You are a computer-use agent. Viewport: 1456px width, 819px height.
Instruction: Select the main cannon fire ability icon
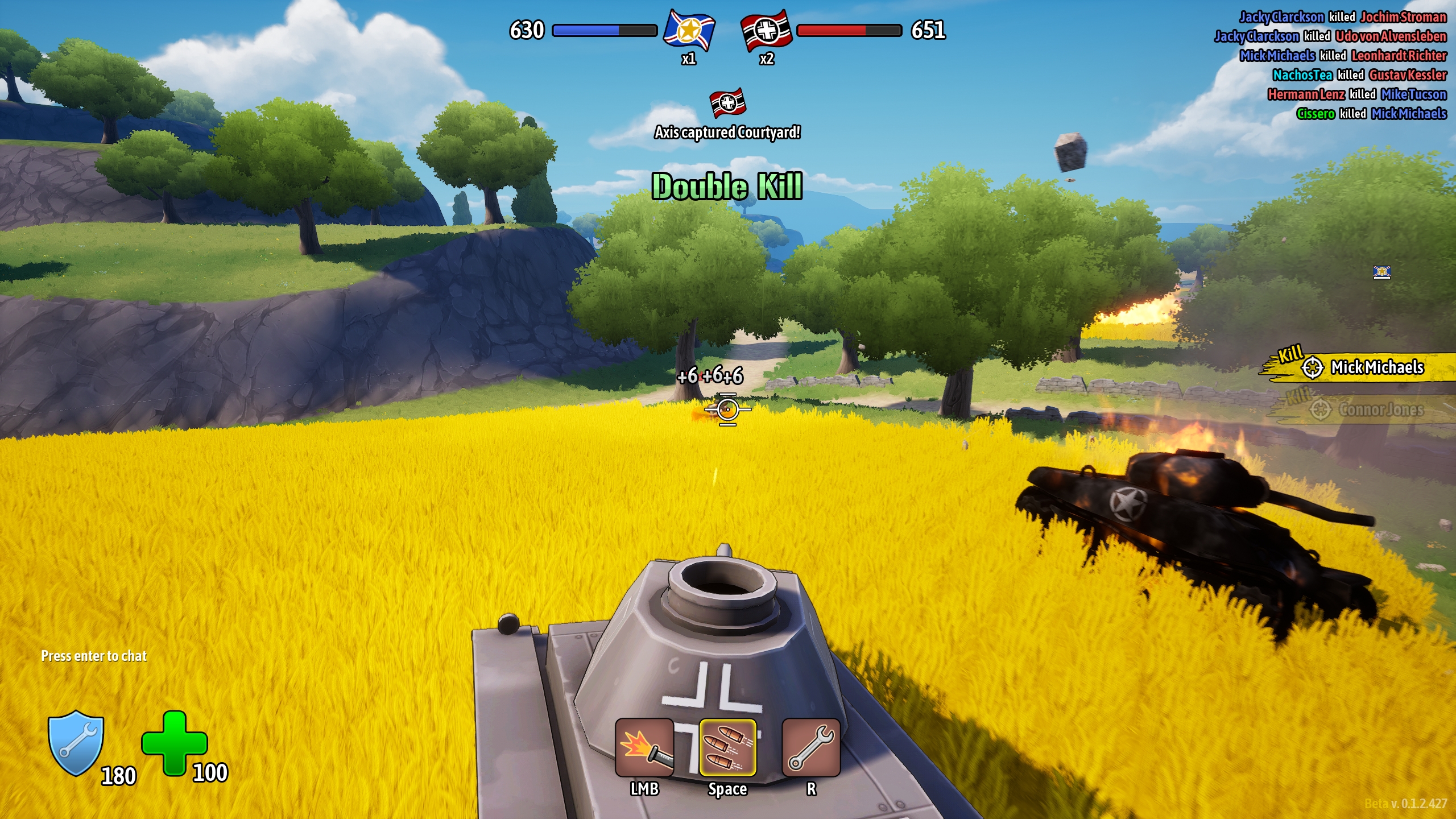coord(644,747)
